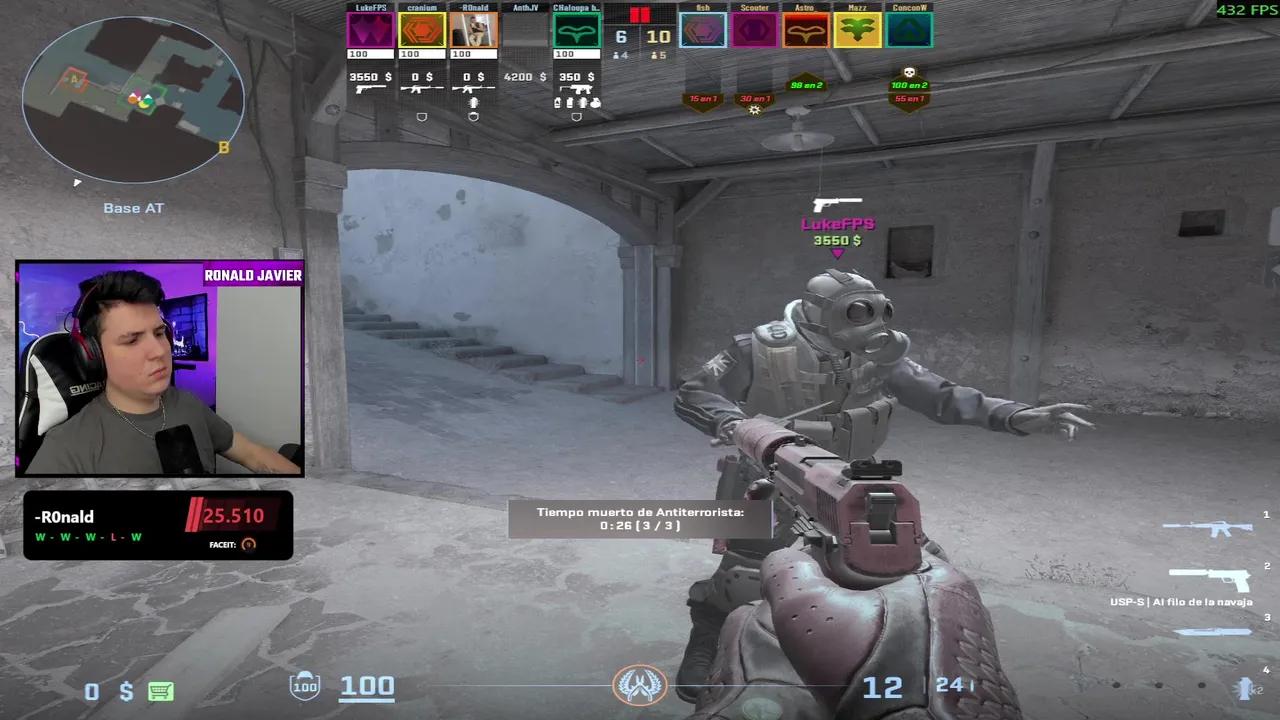Click Astro's avatar on the enemy team

pyautogui.click(x=806, y=30)
